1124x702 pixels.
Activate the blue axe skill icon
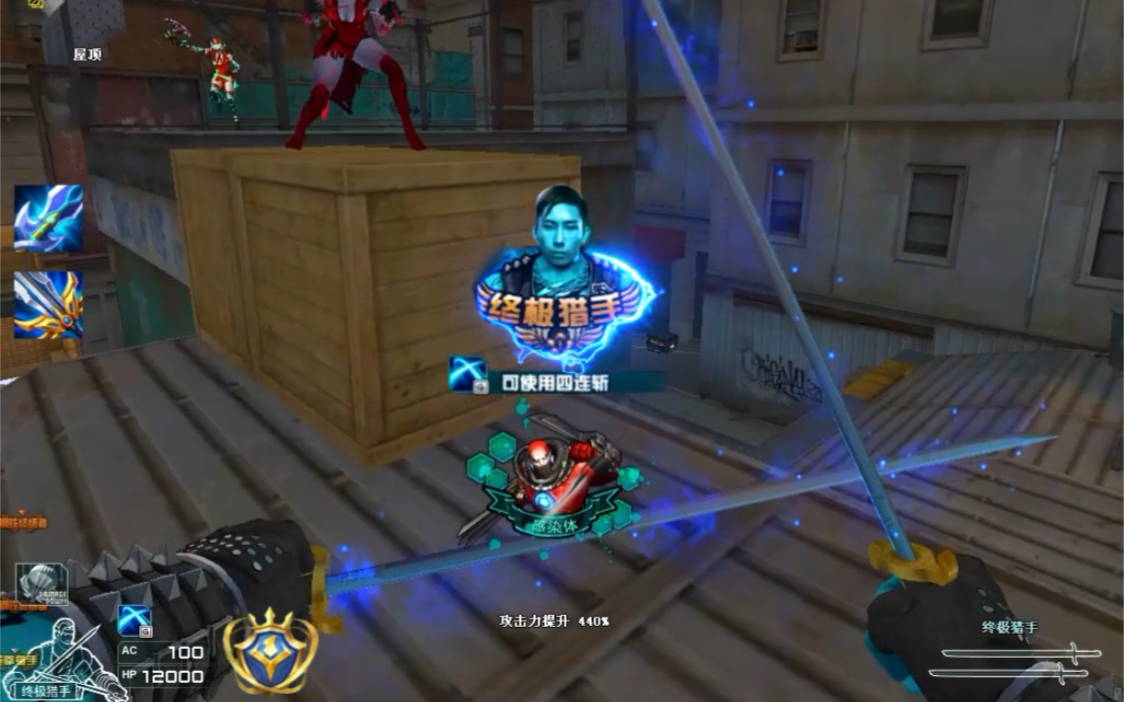click(x=47, y=217)
